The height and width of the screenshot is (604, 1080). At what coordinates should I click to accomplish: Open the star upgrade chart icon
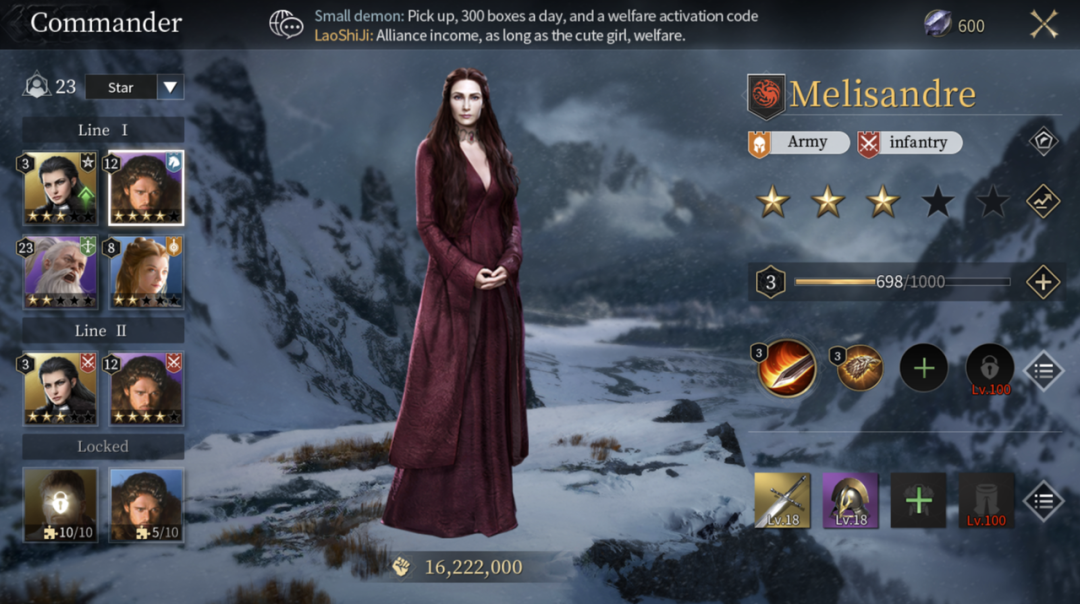(1043, 202)
